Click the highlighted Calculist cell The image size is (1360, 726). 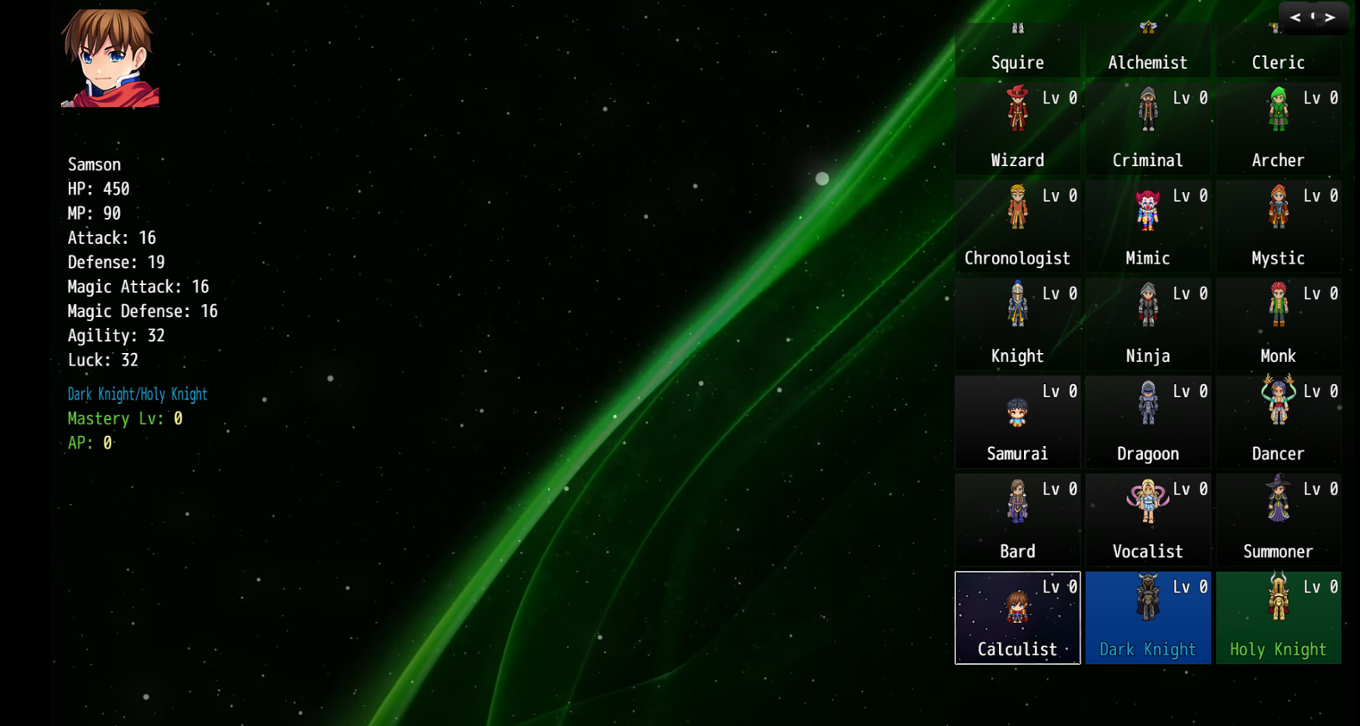click(x=1017, y=617)
